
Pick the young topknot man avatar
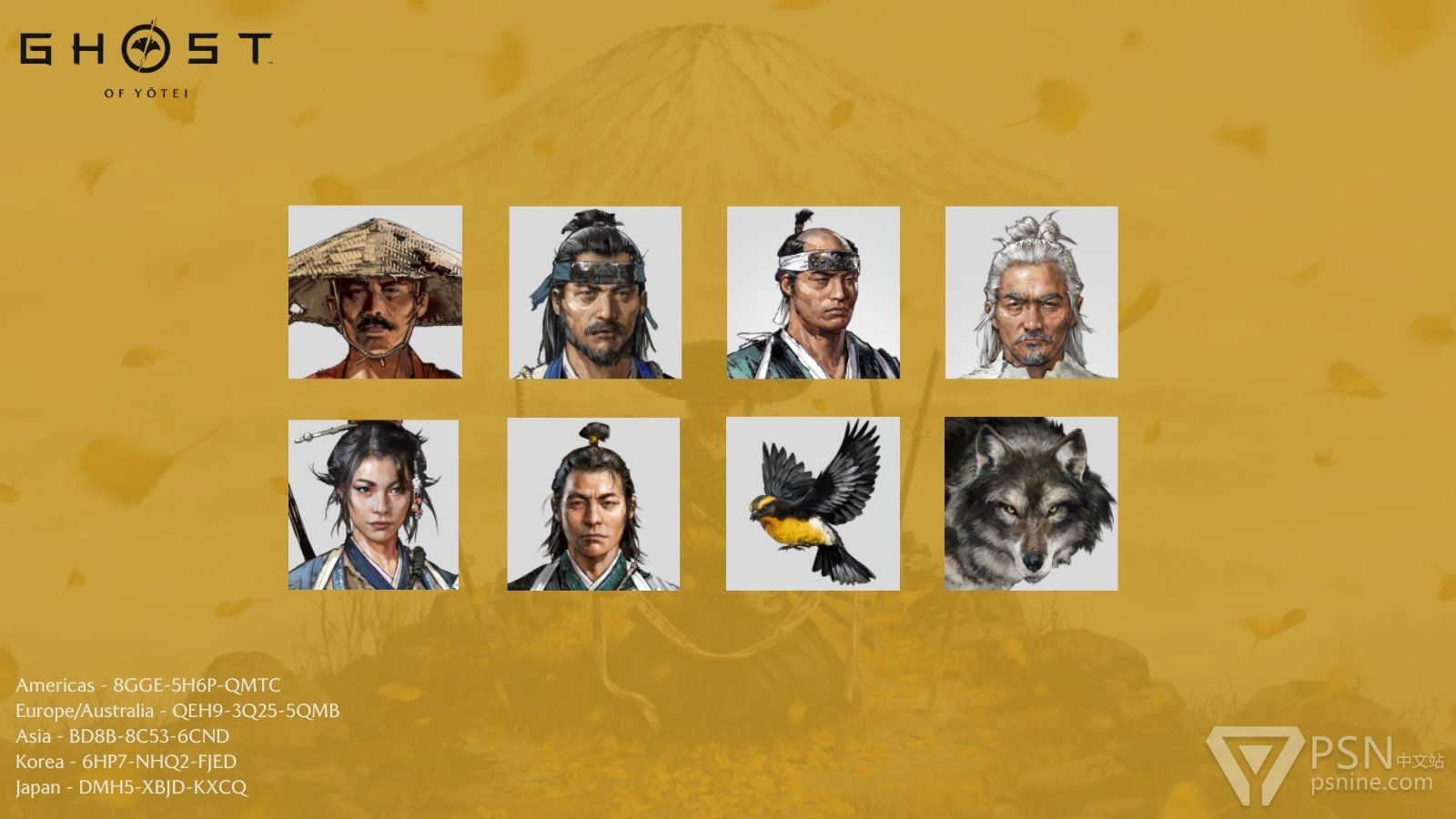[x=593, y=504]
